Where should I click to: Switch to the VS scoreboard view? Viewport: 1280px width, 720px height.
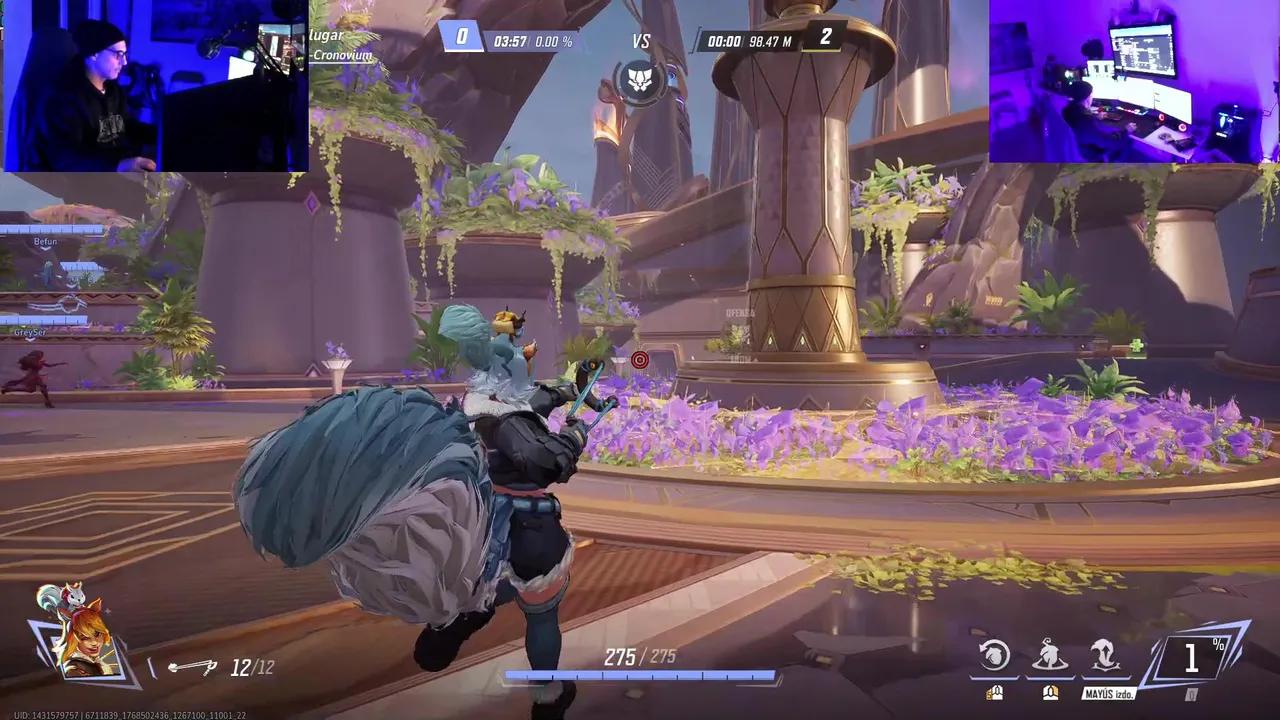[641, 41]
